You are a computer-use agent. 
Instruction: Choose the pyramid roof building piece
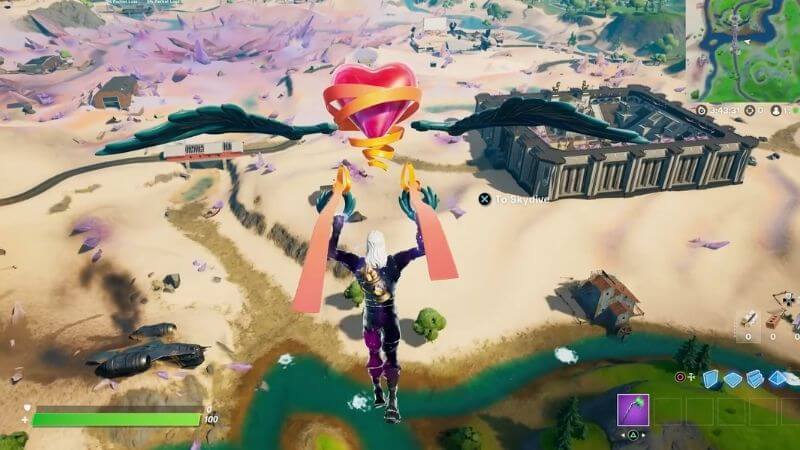776,378
